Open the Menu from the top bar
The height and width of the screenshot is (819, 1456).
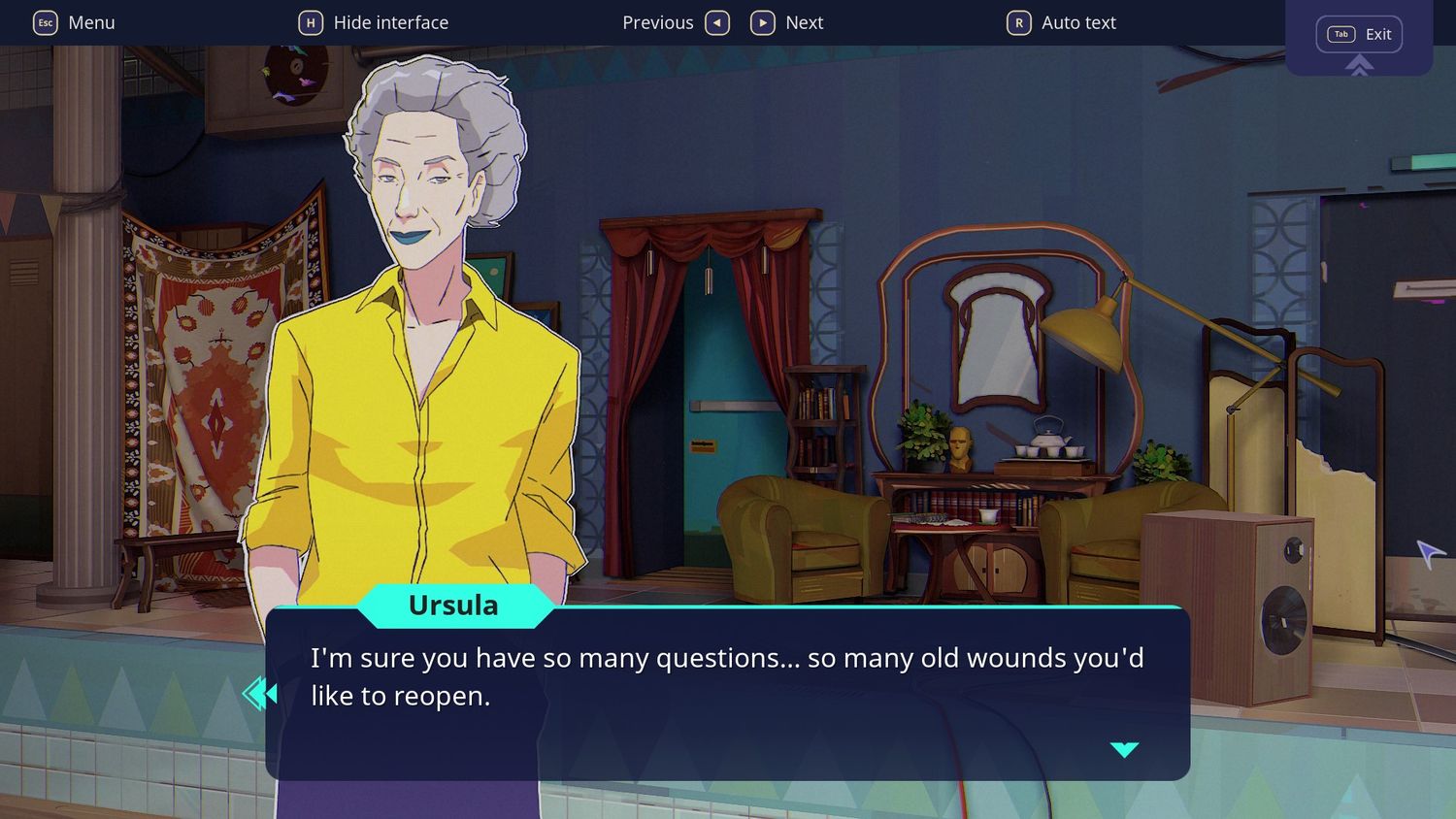(75, 22)
